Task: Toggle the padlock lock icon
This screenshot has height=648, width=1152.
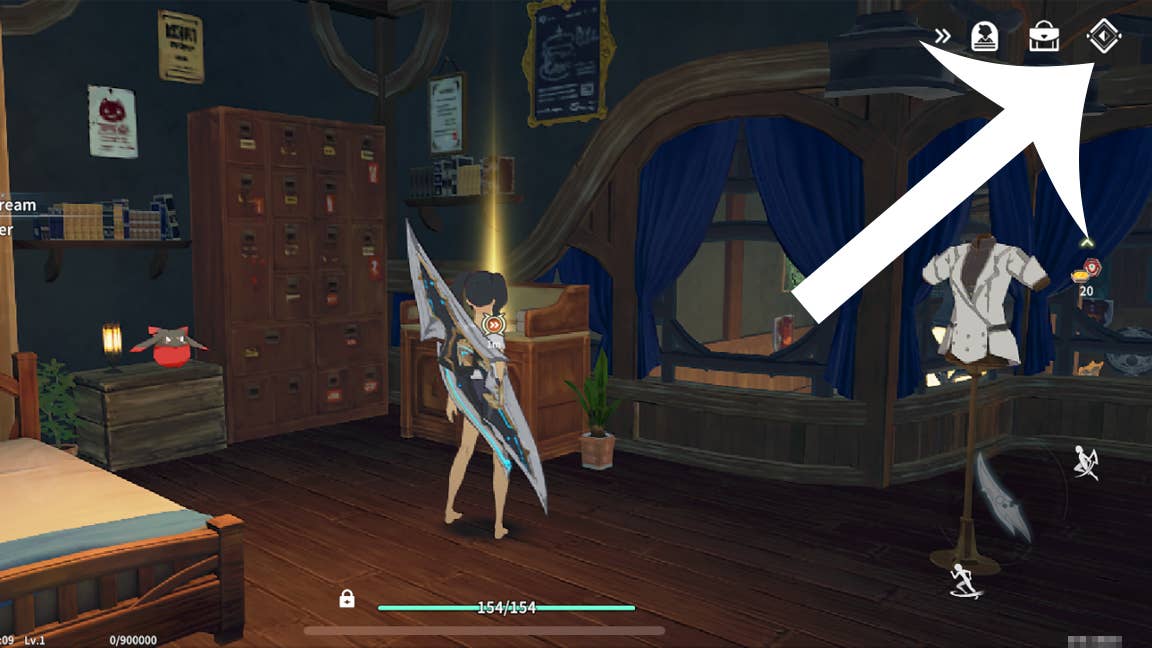Action: [x=347, y=598]
